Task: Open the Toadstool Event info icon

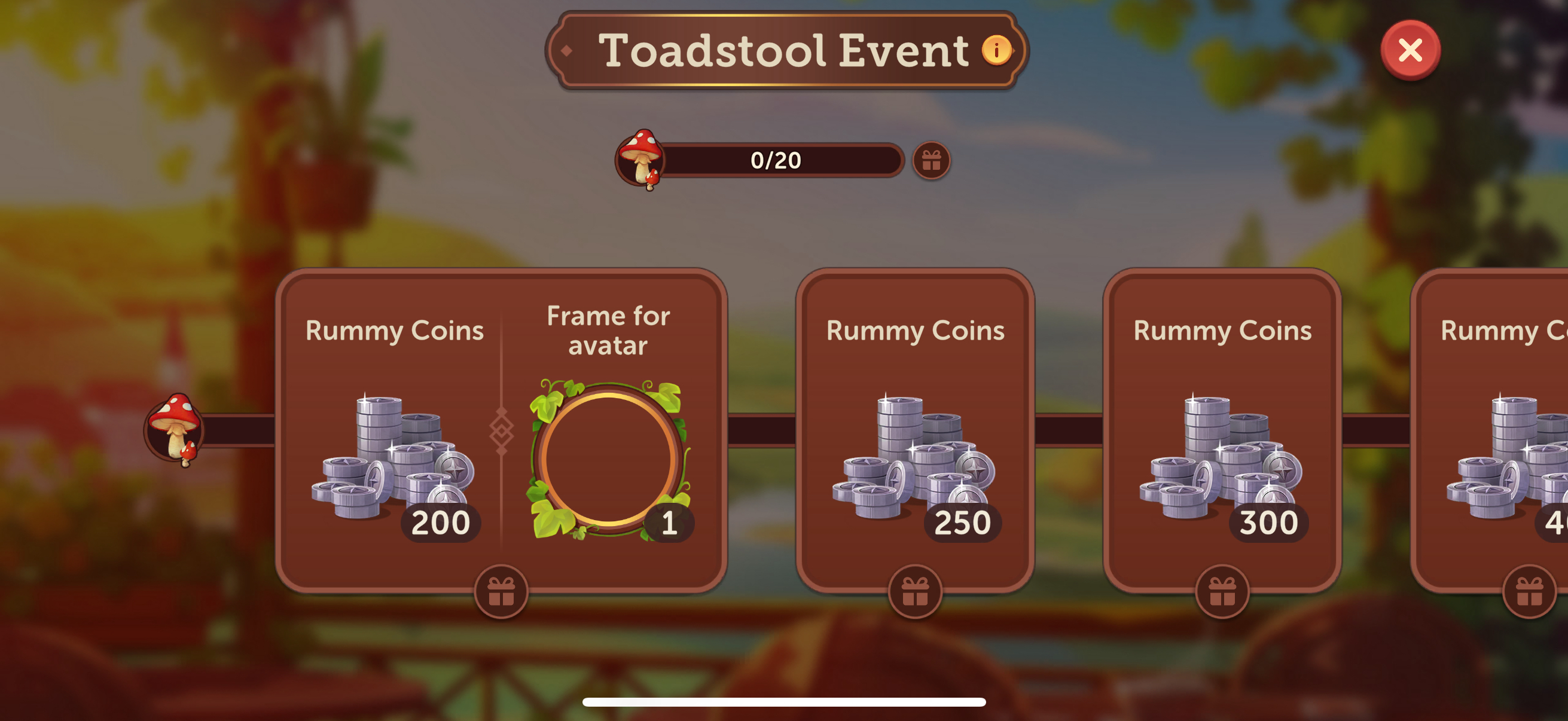Action: click(x=996, y=50)
